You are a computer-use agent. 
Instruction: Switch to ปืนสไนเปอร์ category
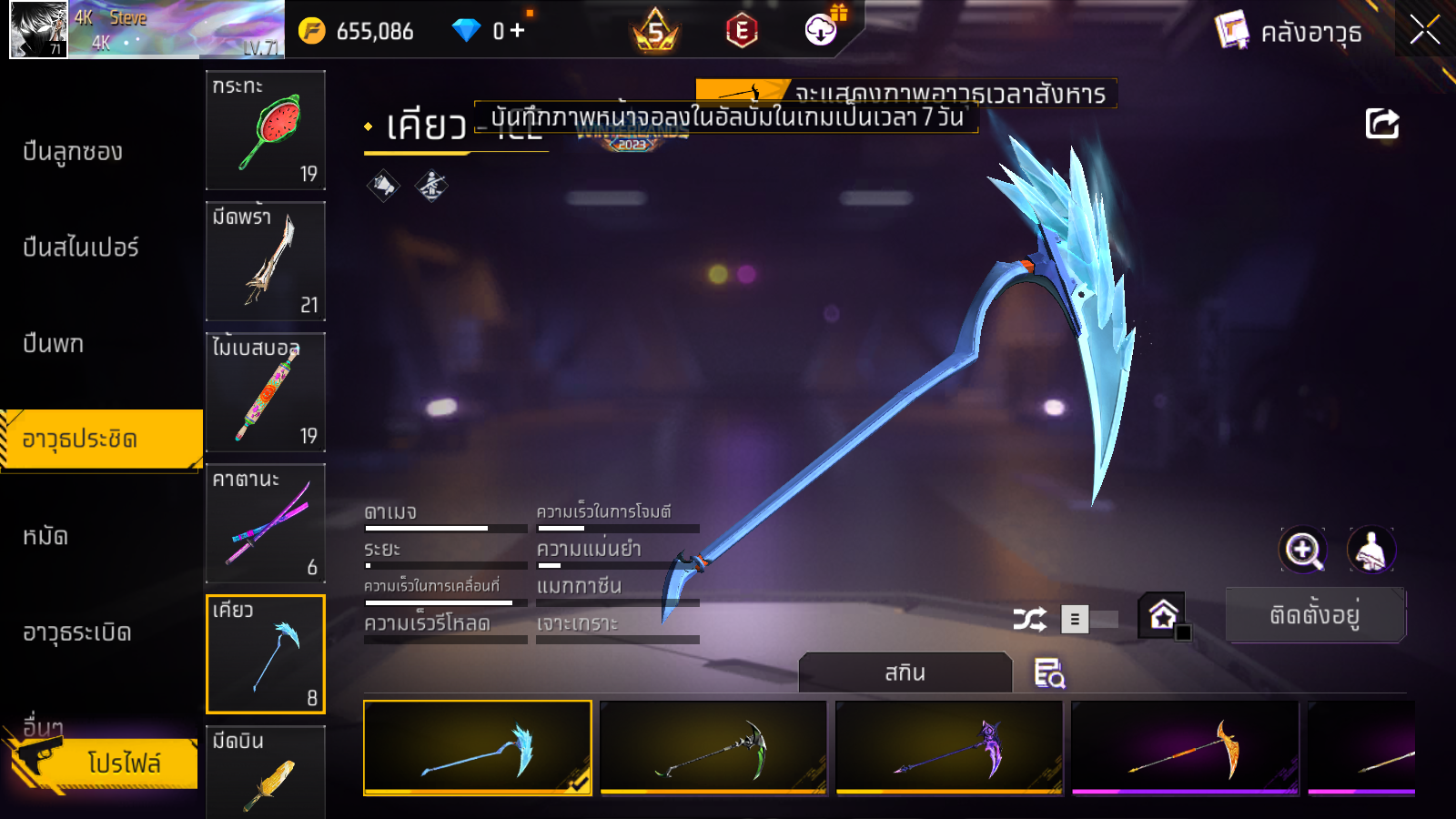click(x=80, y=248)
